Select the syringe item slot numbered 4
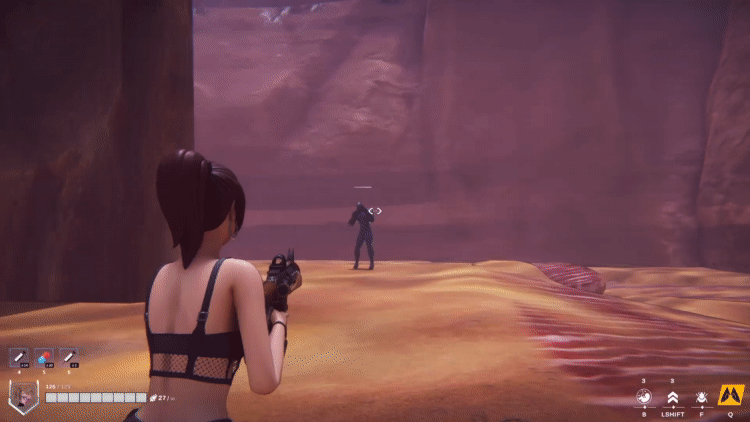This screenshot has width=750, height=422. pyautogui.click(x=19, y=357)
